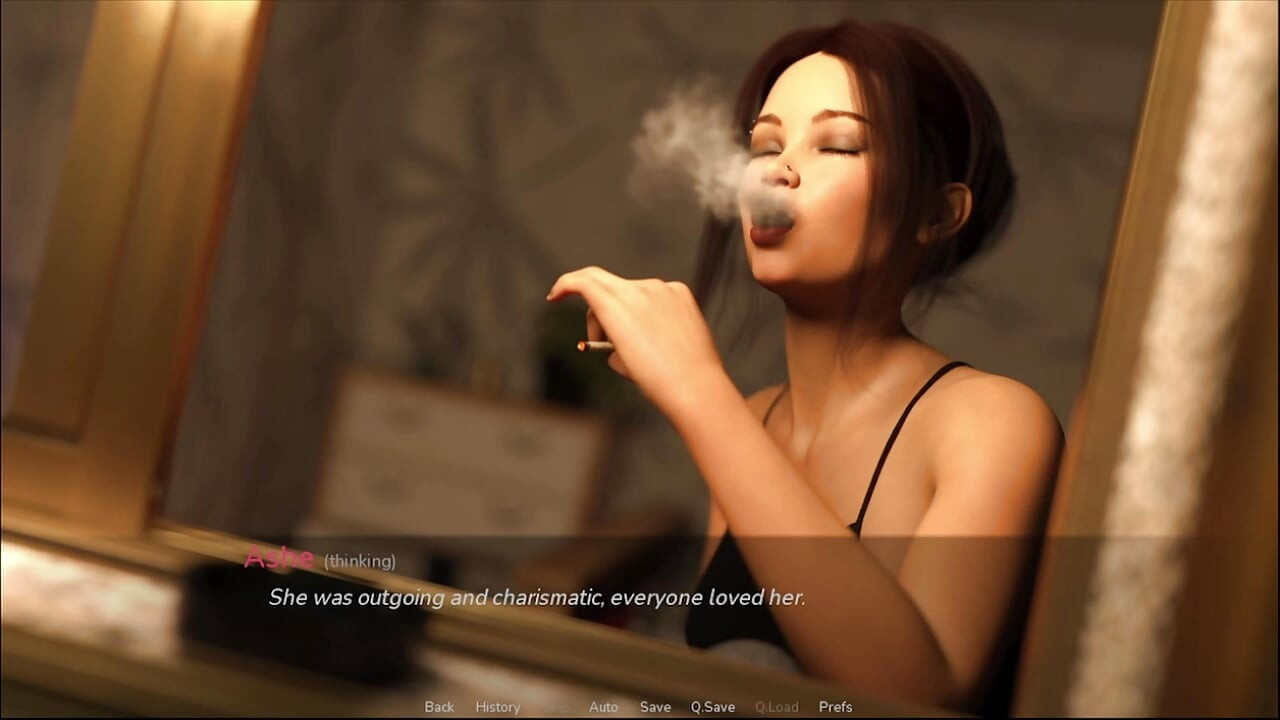Enable Skip mode in the quick menu
The height and width of the screenshot is (720, 1280).
click(557, 707)
